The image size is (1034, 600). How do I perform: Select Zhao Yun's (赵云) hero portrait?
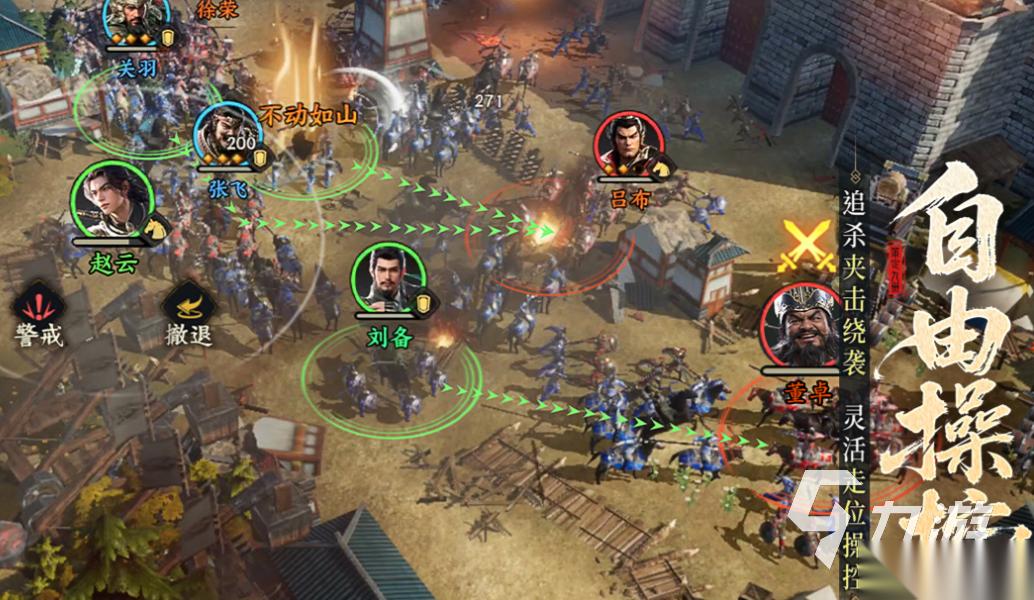112,201
